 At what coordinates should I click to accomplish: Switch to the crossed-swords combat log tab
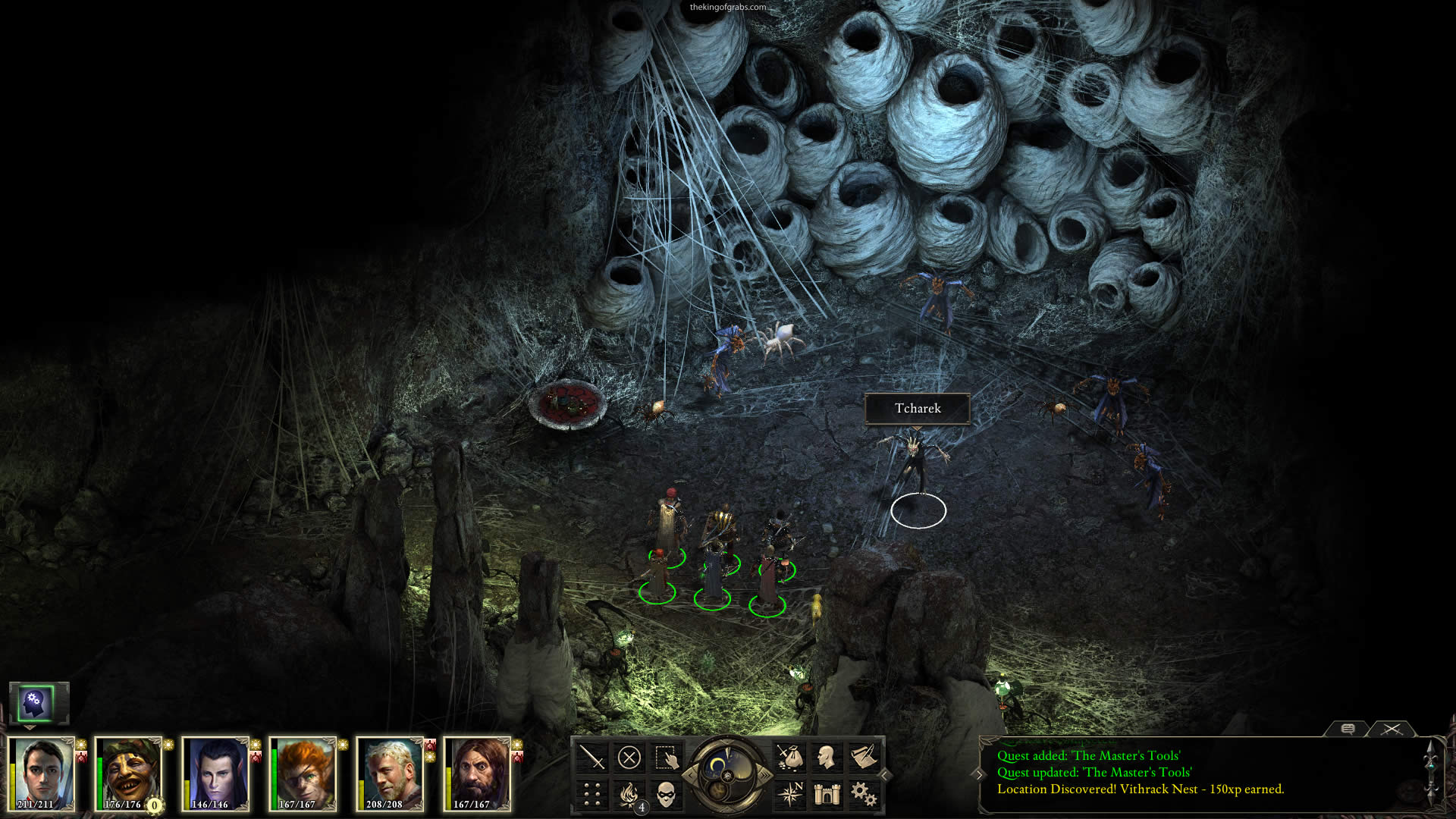pyautogui.click(x=1391, y=729)
